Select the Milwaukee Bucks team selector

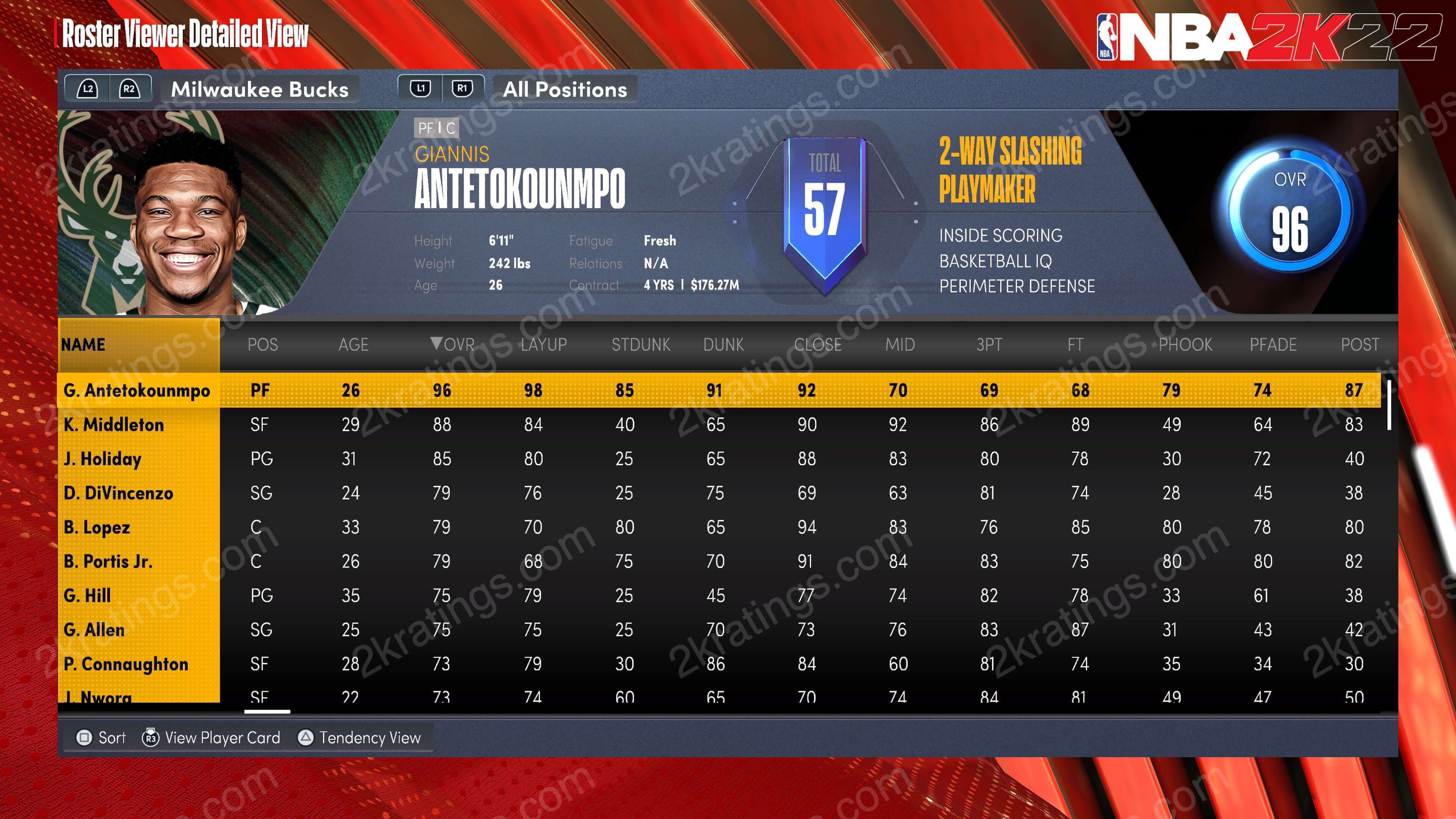coord(259,89)
